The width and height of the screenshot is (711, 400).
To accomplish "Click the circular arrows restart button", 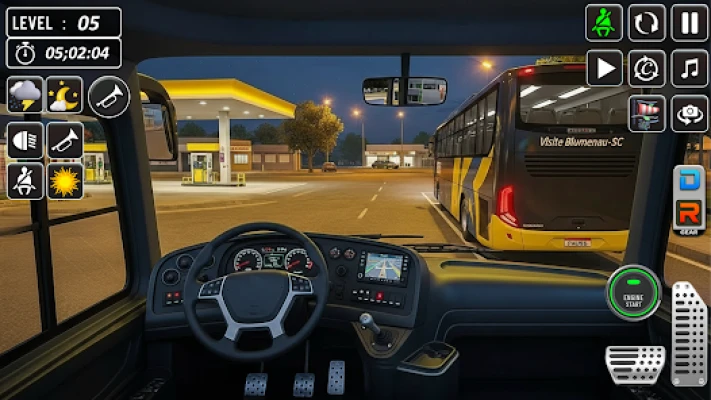I will [x=647, y=23].
